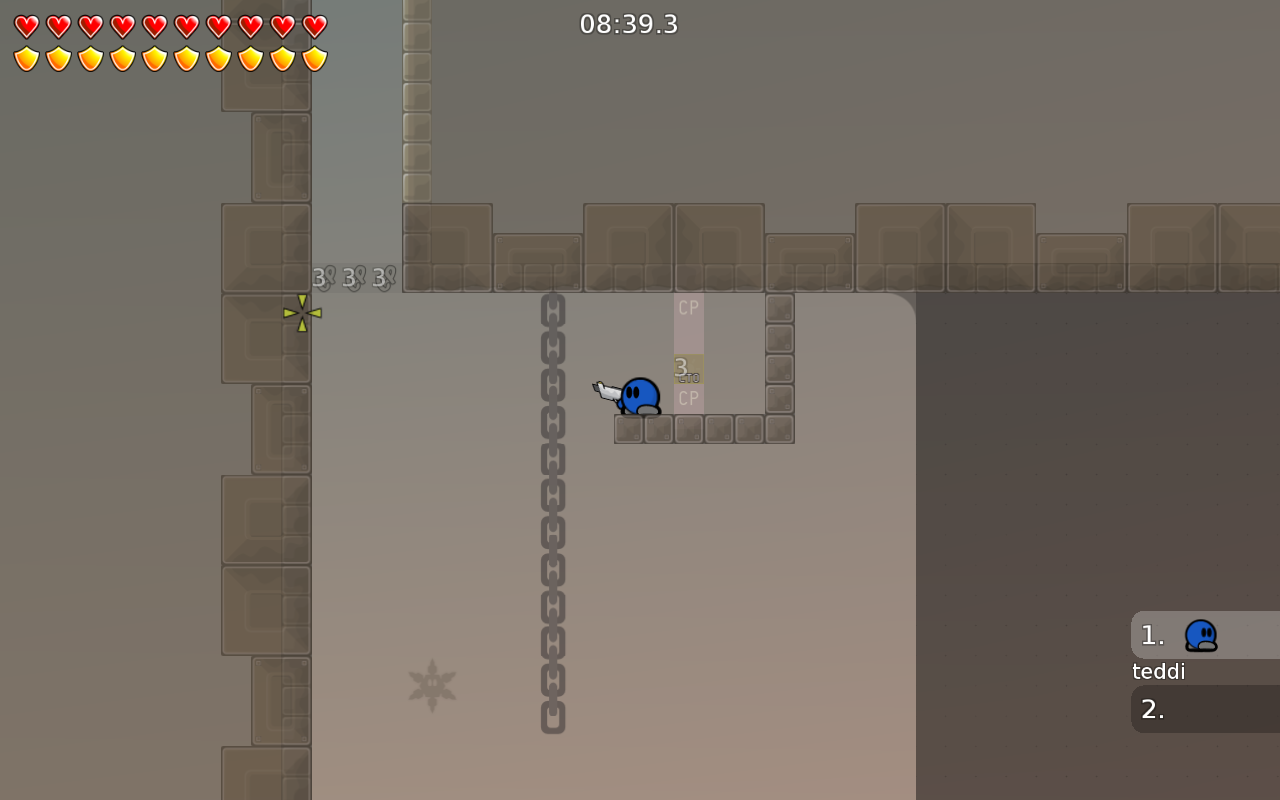
Task: Click the empty second place scoreboard slot
Action: coord(1200,709)
